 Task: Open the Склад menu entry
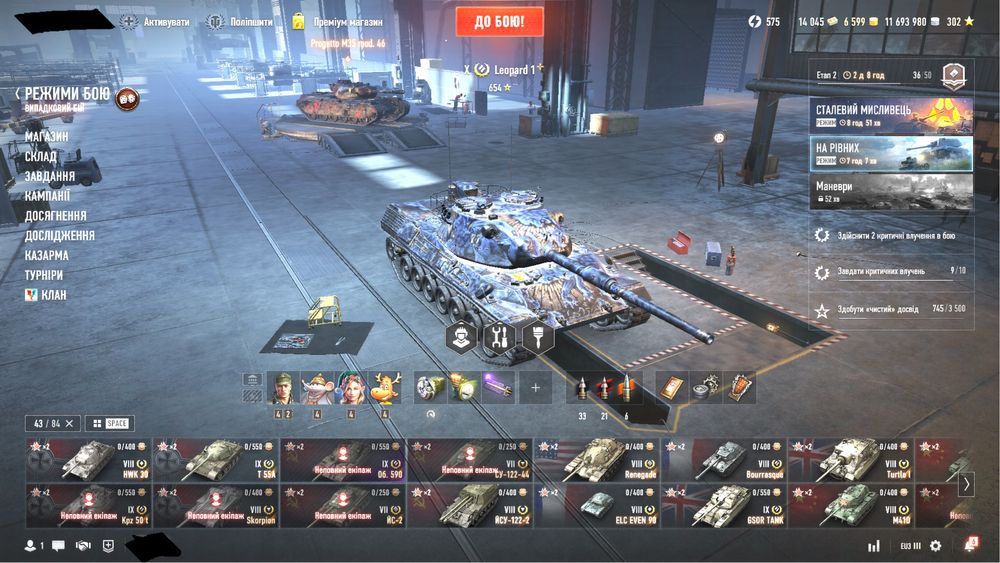pyautogui.click(x=41, y=156)
